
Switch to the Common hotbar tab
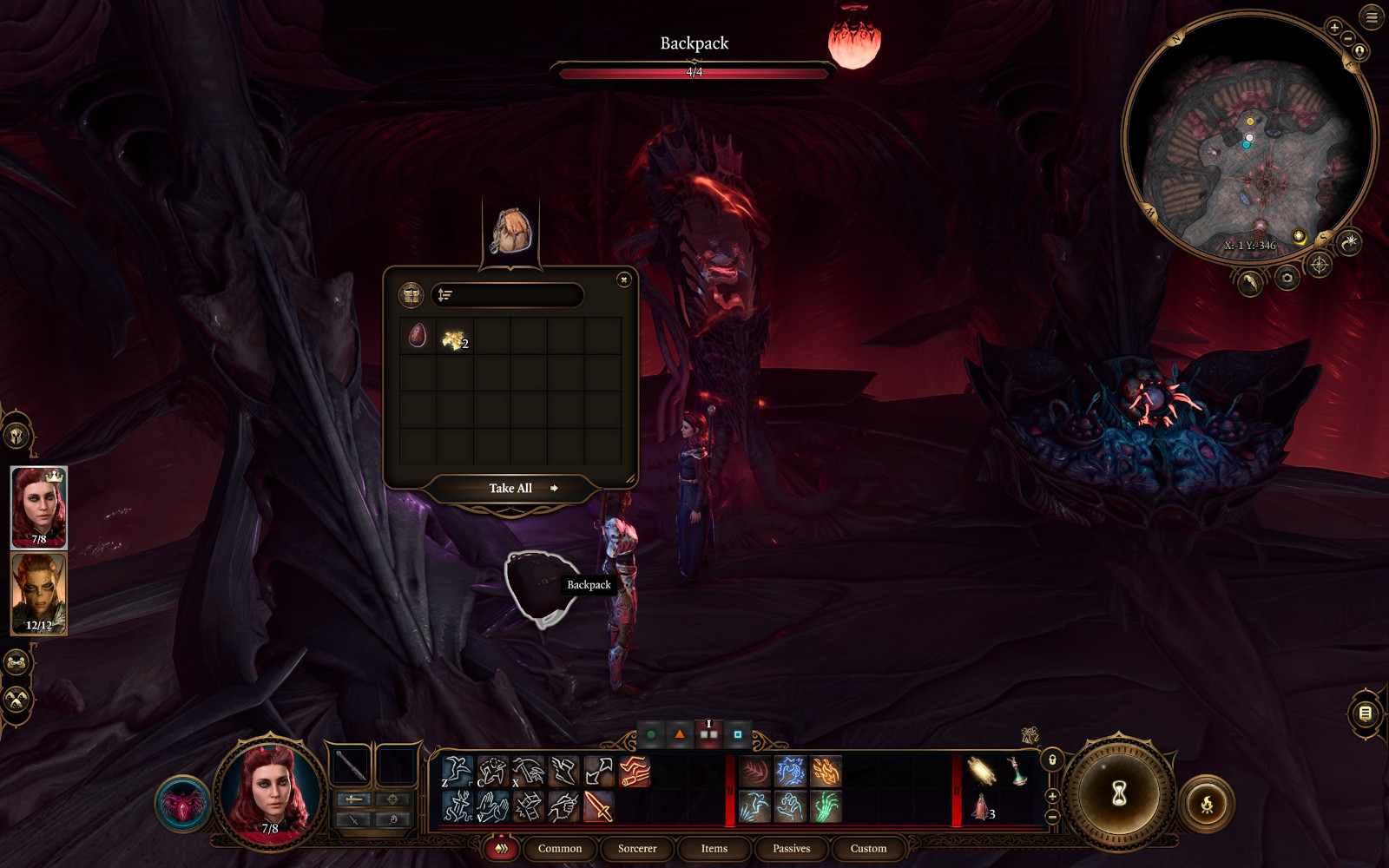(x=559, y=848)
